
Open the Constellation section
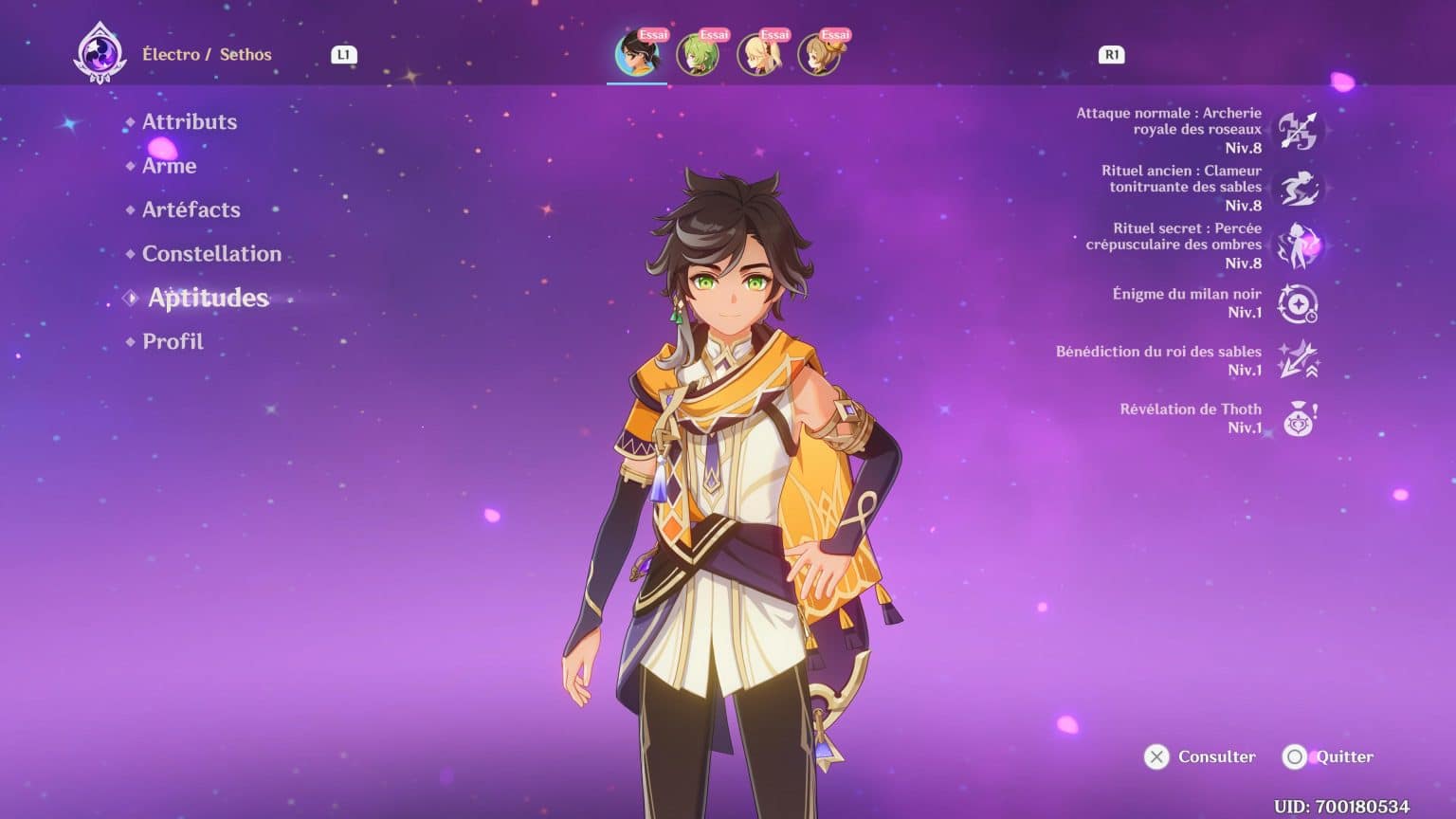210,253
